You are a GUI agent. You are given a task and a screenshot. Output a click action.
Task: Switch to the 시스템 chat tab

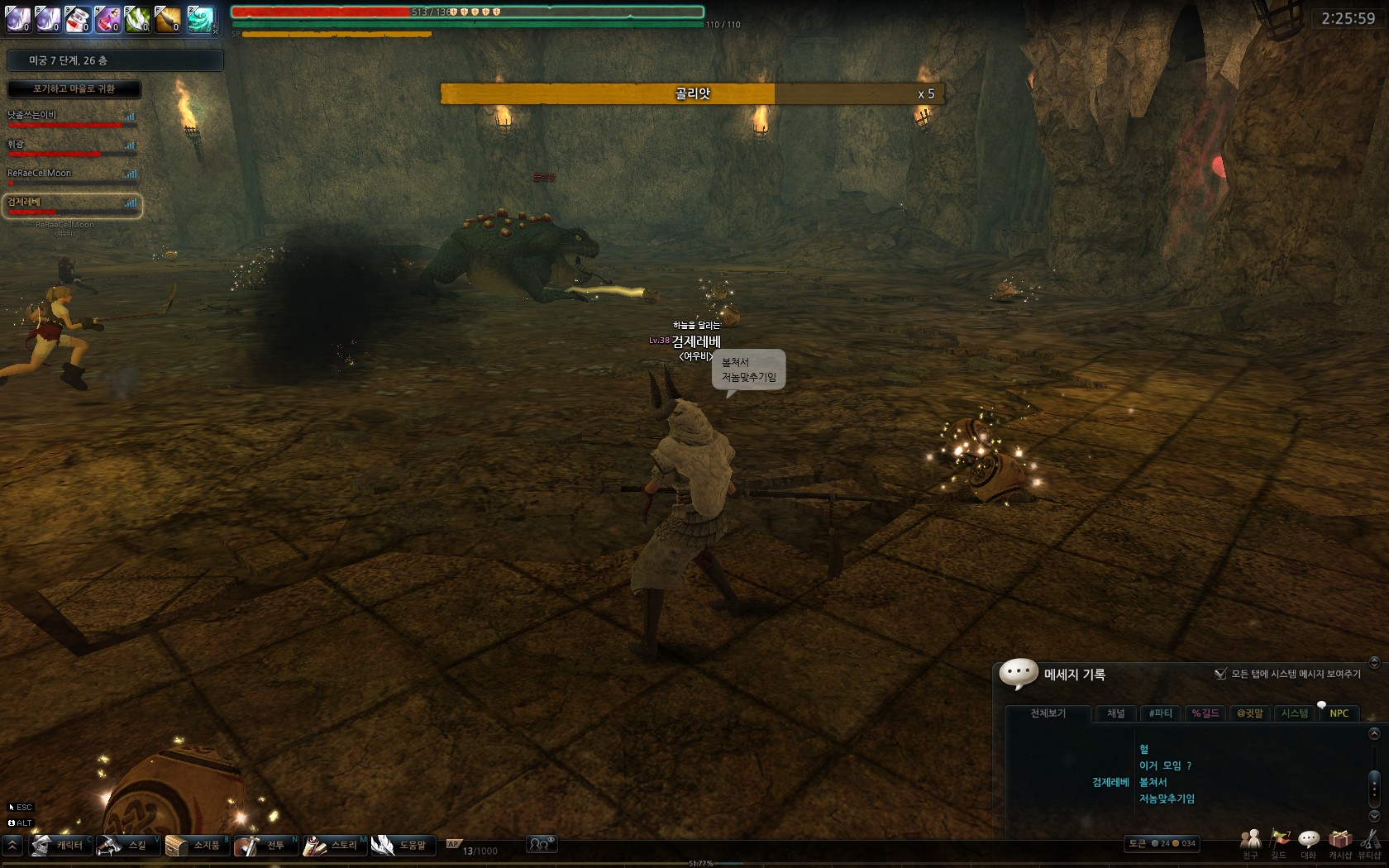[x=1294, y=713]
